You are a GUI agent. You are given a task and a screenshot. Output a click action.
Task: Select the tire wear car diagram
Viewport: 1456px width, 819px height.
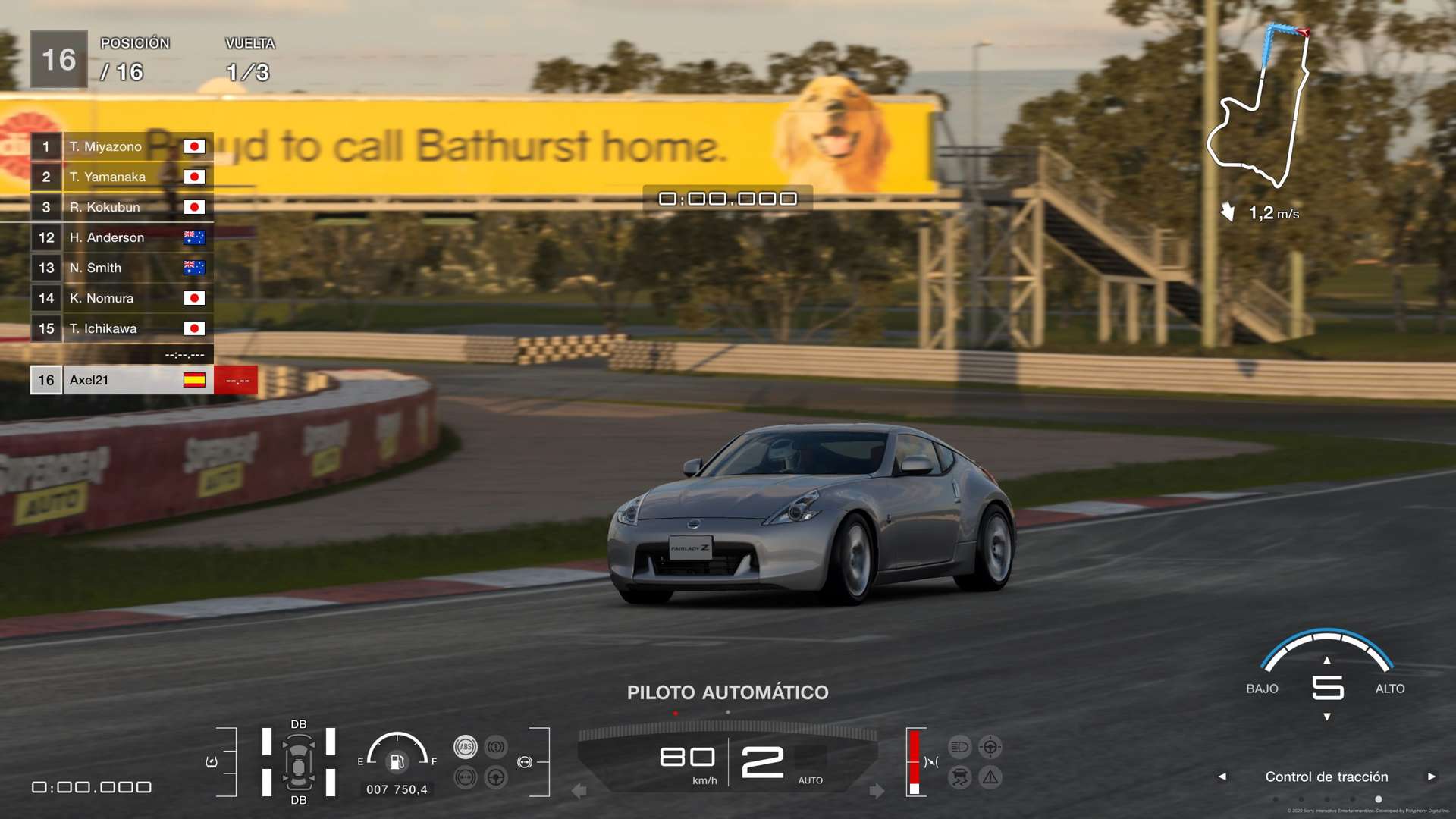(x=299, y=762)
